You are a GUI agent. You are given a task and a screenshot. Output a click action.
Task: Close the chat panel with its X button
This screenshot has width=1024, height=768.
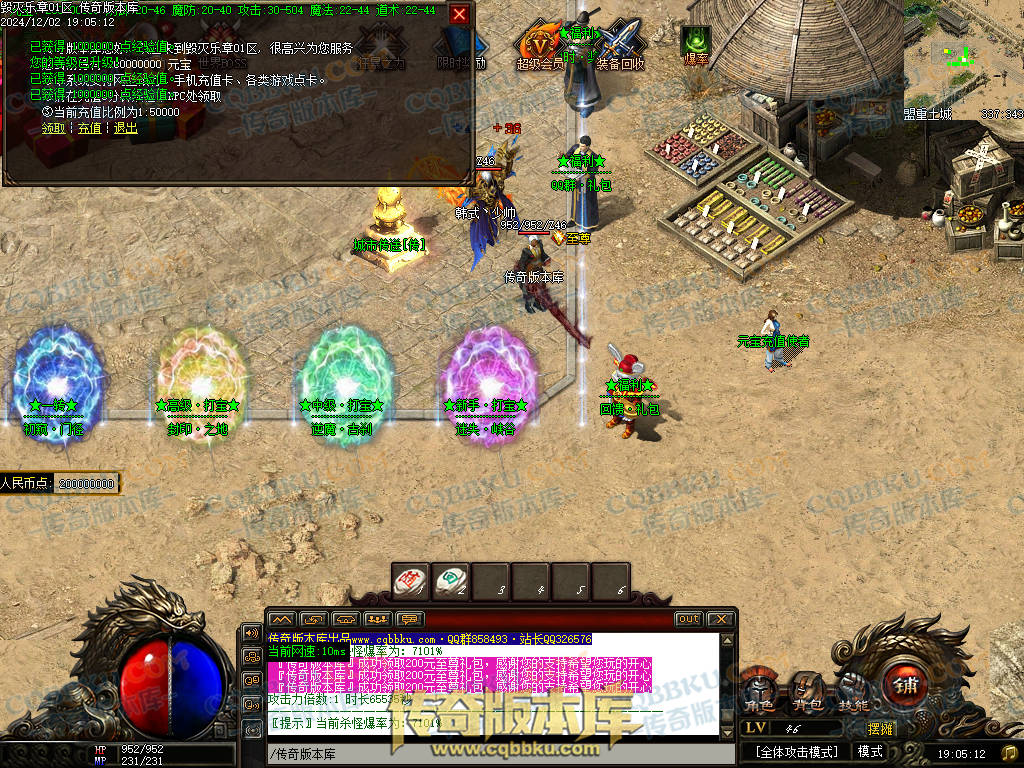coord(721,620)
